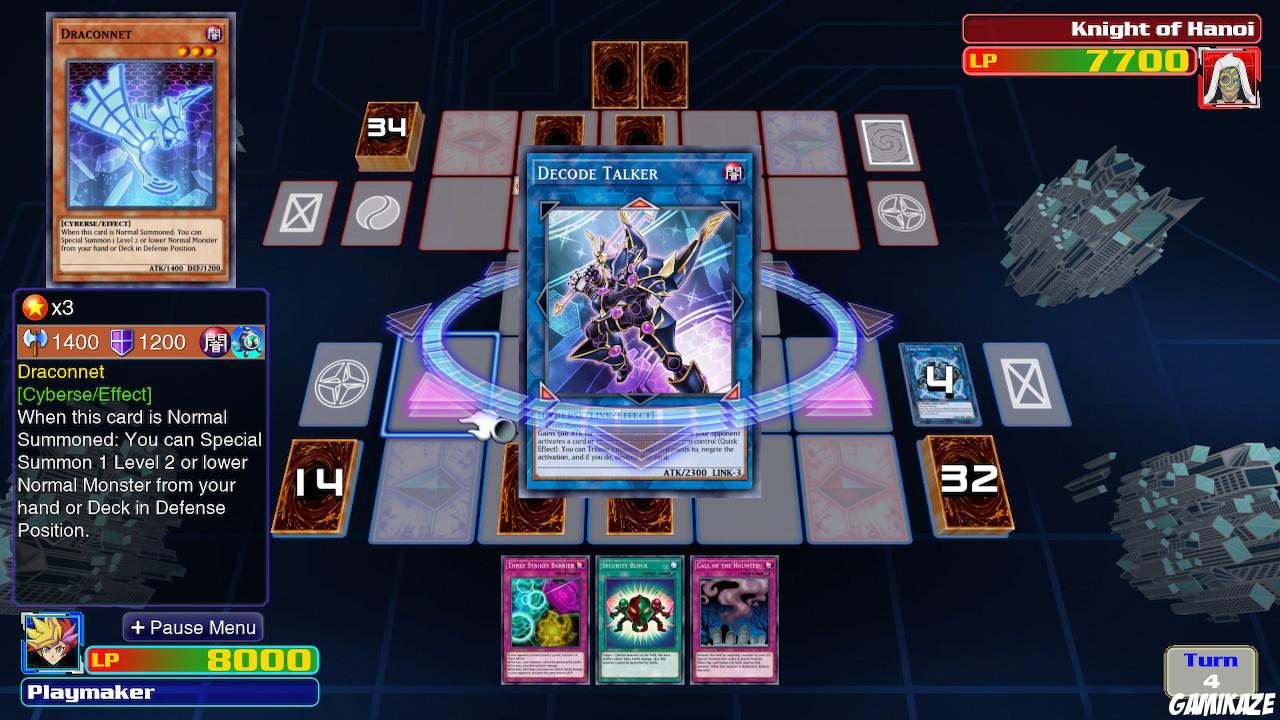This screenshot has width=1280, height=720.
Task: Click the Knight of Hanoi portrait icon
Action: 1229,76
